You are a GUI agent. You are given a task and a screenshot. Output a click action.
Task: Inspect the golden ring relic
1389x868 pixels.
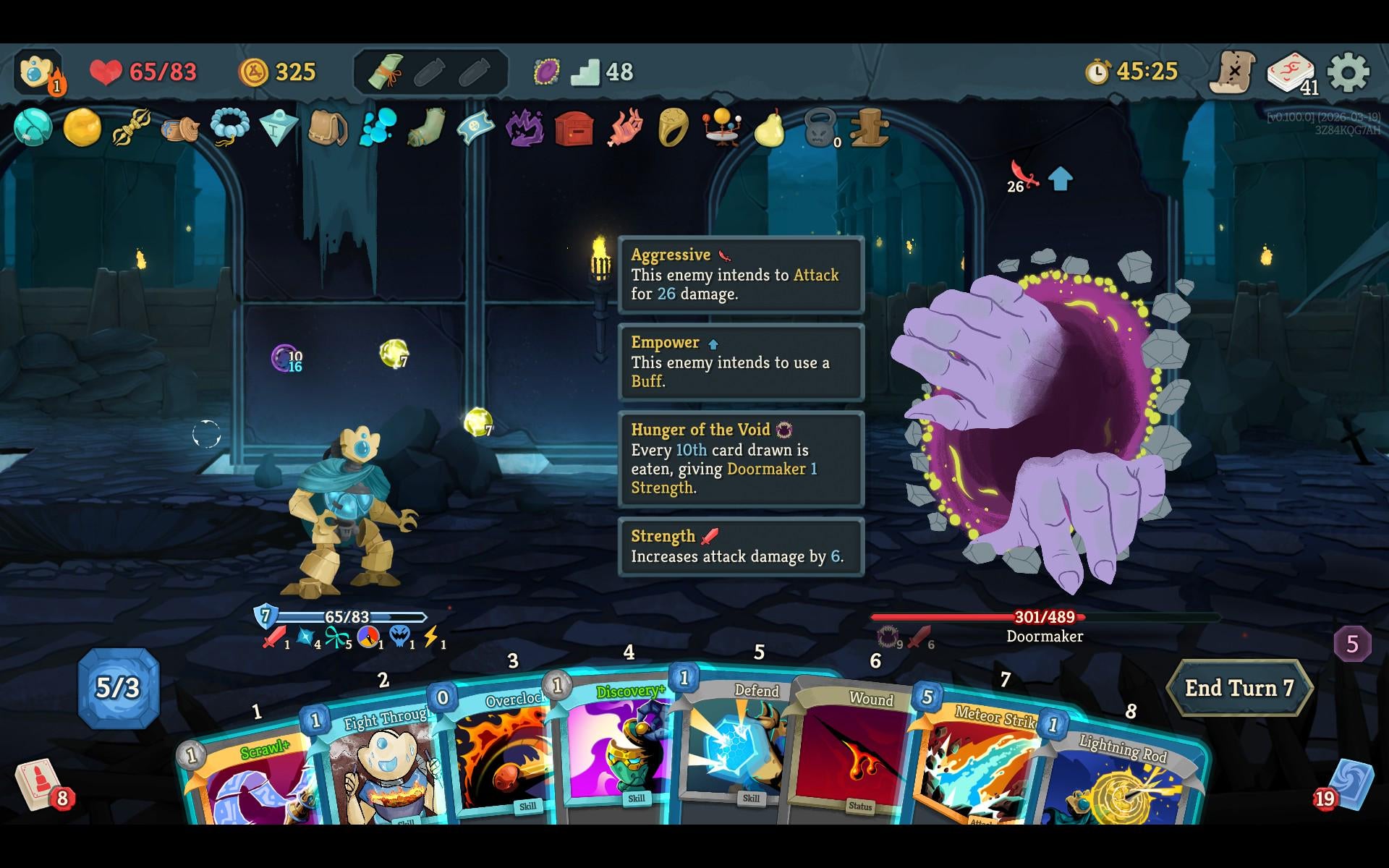(x=673, y=129)
